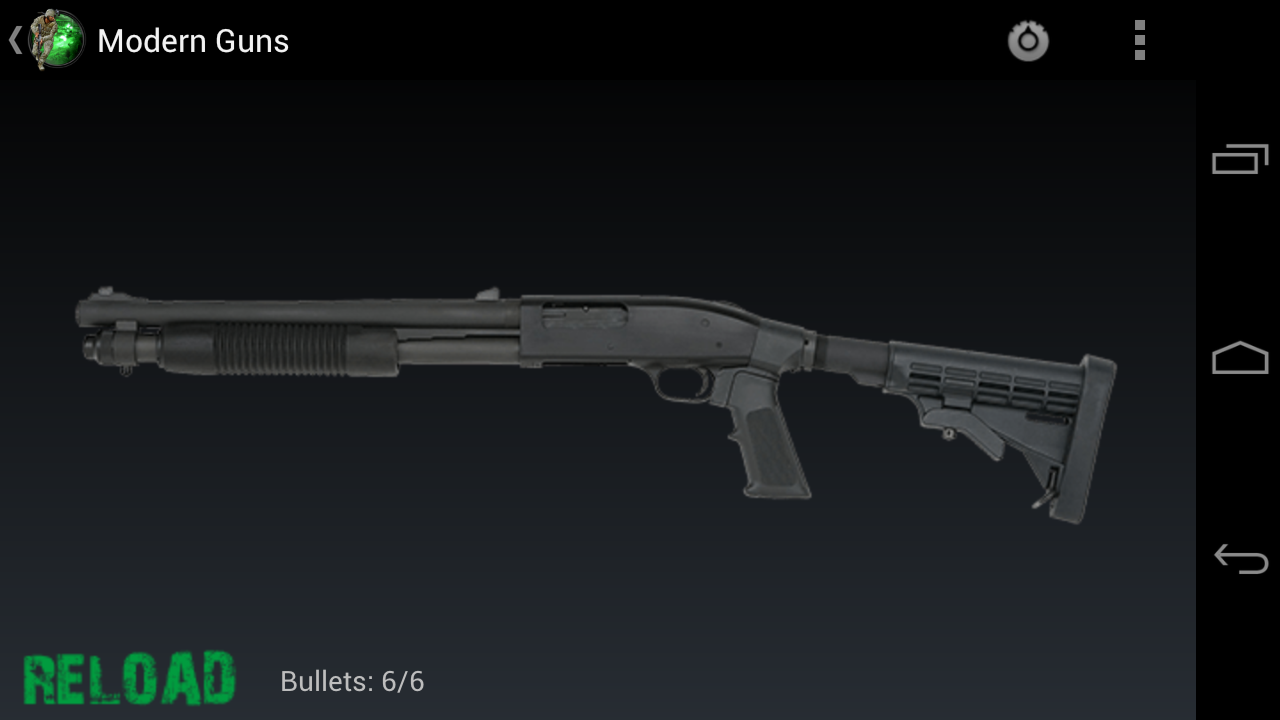This screenshot has height=720, width=1280.
Task: Tap the Bullets: 6/6 counter label
Action: coord(351,681)
